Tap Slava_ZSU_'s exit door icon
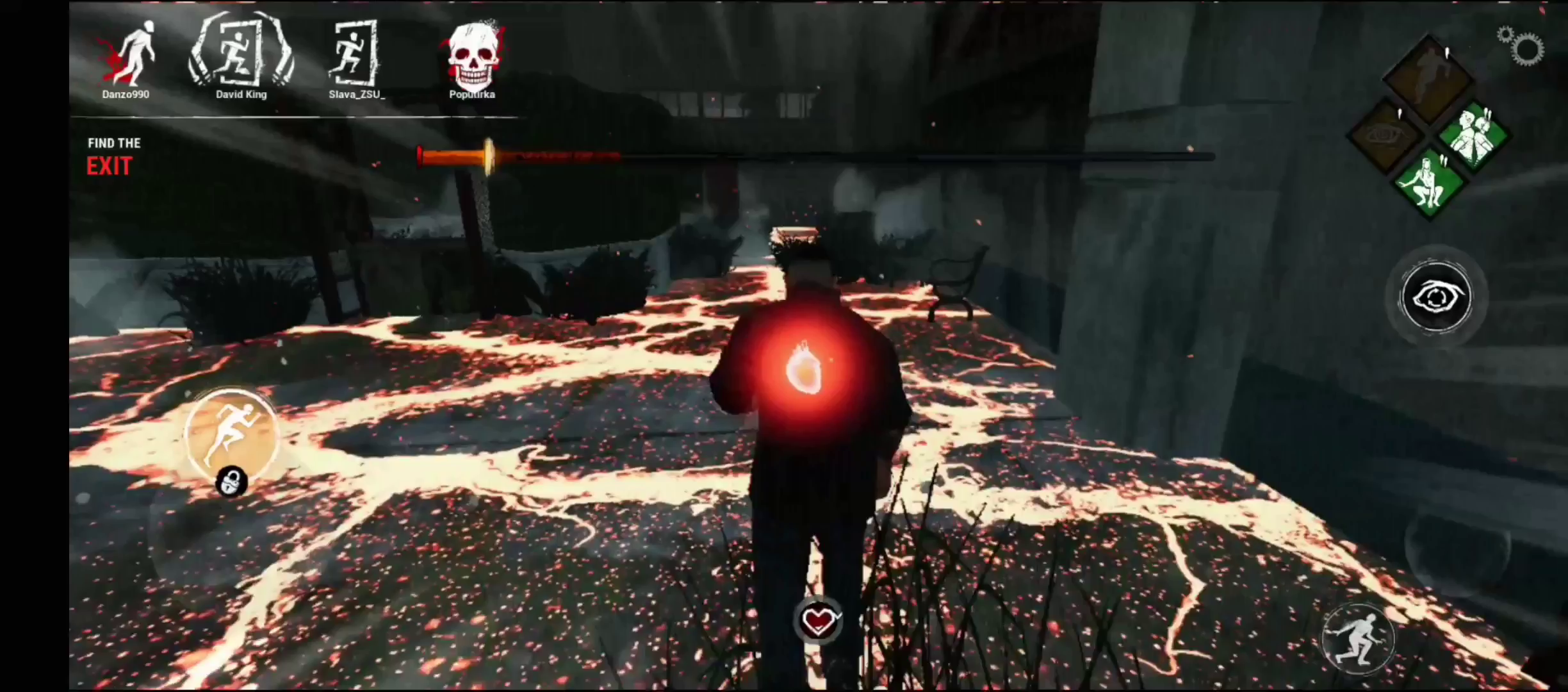 (x=354, y=54)
